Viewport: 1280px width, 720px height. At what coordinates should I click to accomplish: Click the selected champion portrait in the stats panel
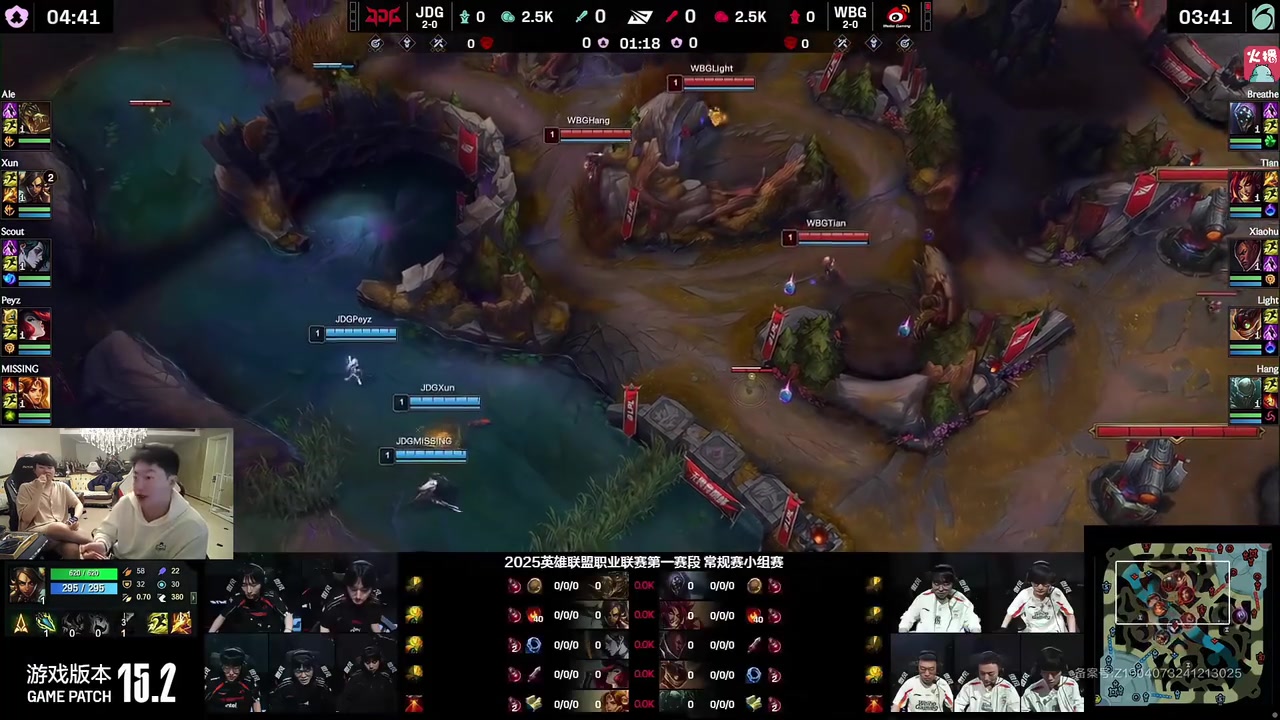(26, 585)
